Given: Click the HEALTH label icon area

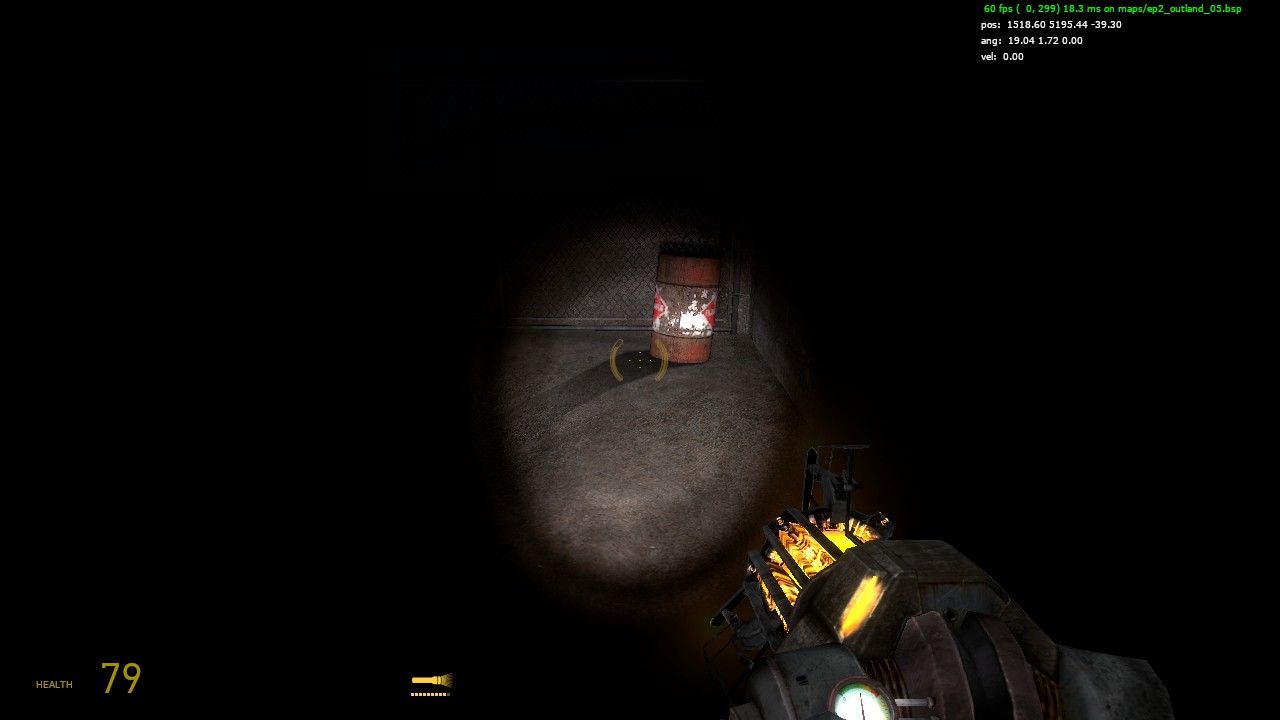Looking at the screenshot, I should pos(52,684).
